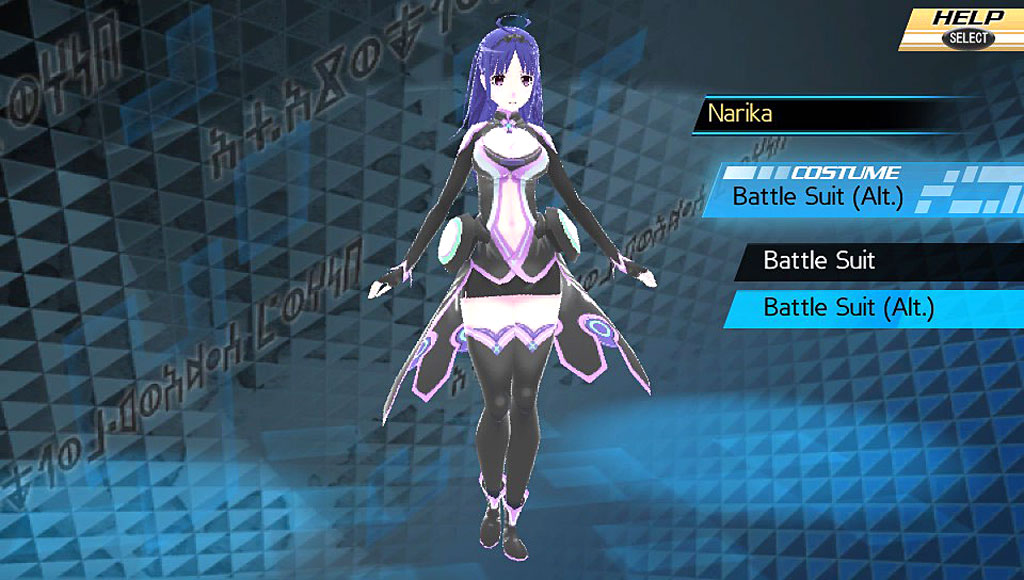Viewport: 1024px width, 580px height.
Task: Choose the plain Battle Suit costume option
Action: pos(818,261)
